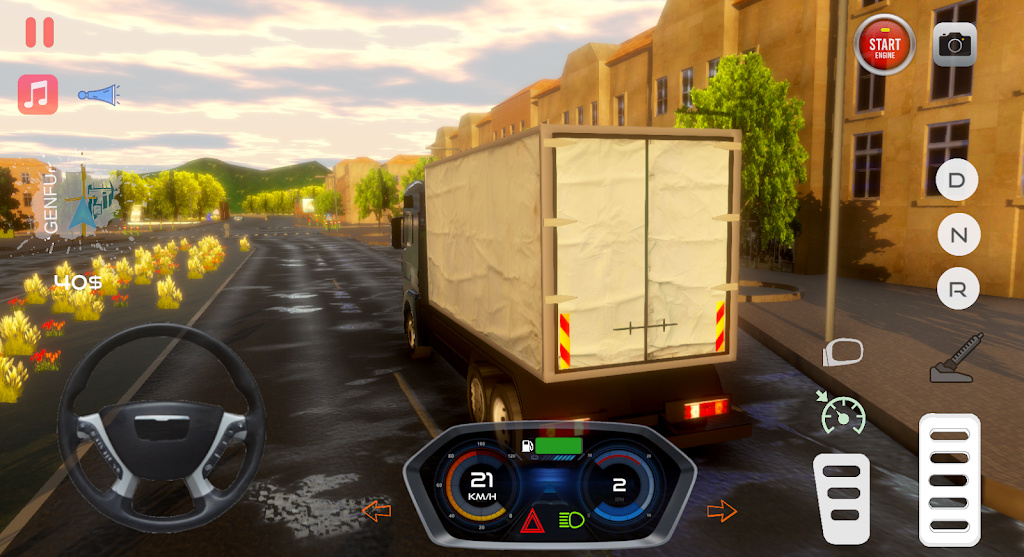Click the steering wheel control
1024x557 pixels.
(x=160, y=427)
